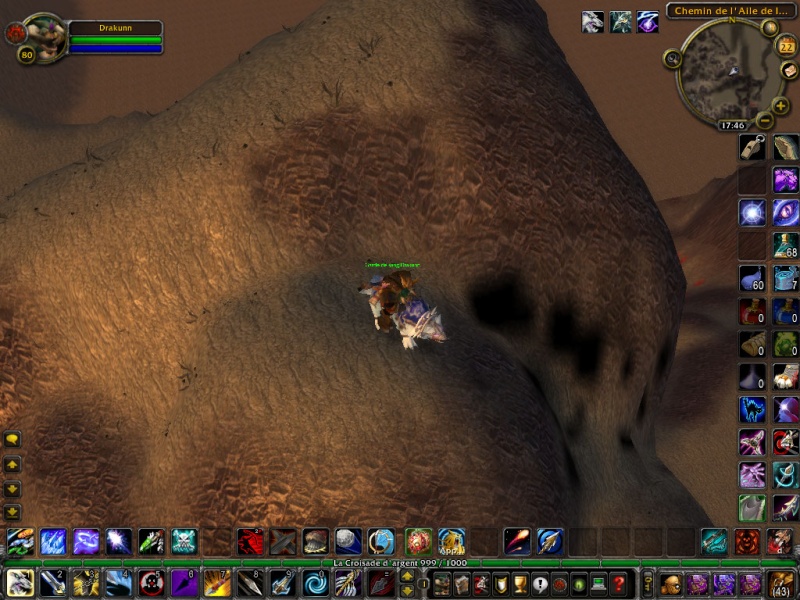This screenshot has width=800, height=600.
Task: Open the chat speech bubble button
Action: tap(13, 439)
